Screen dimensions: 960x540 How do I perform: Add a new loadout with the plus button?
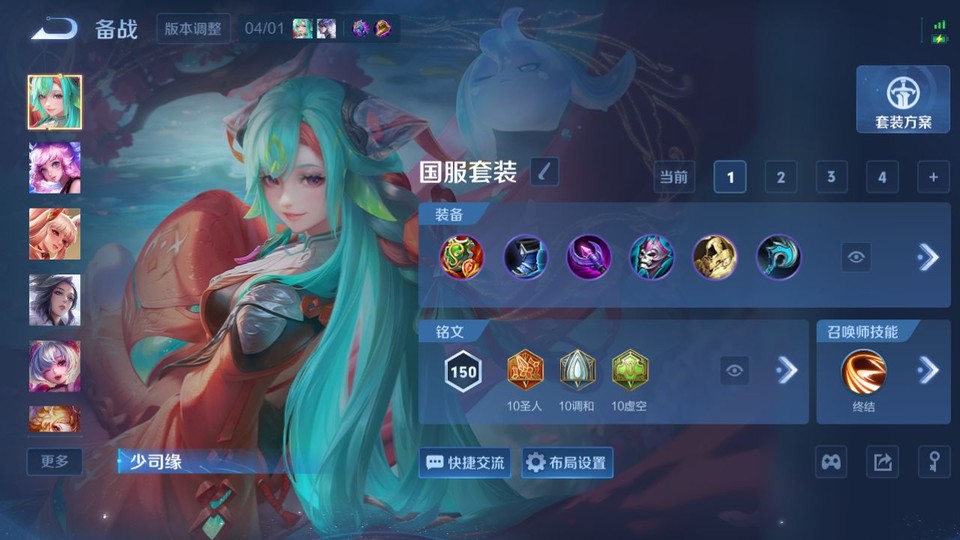[x=933, y=177]
